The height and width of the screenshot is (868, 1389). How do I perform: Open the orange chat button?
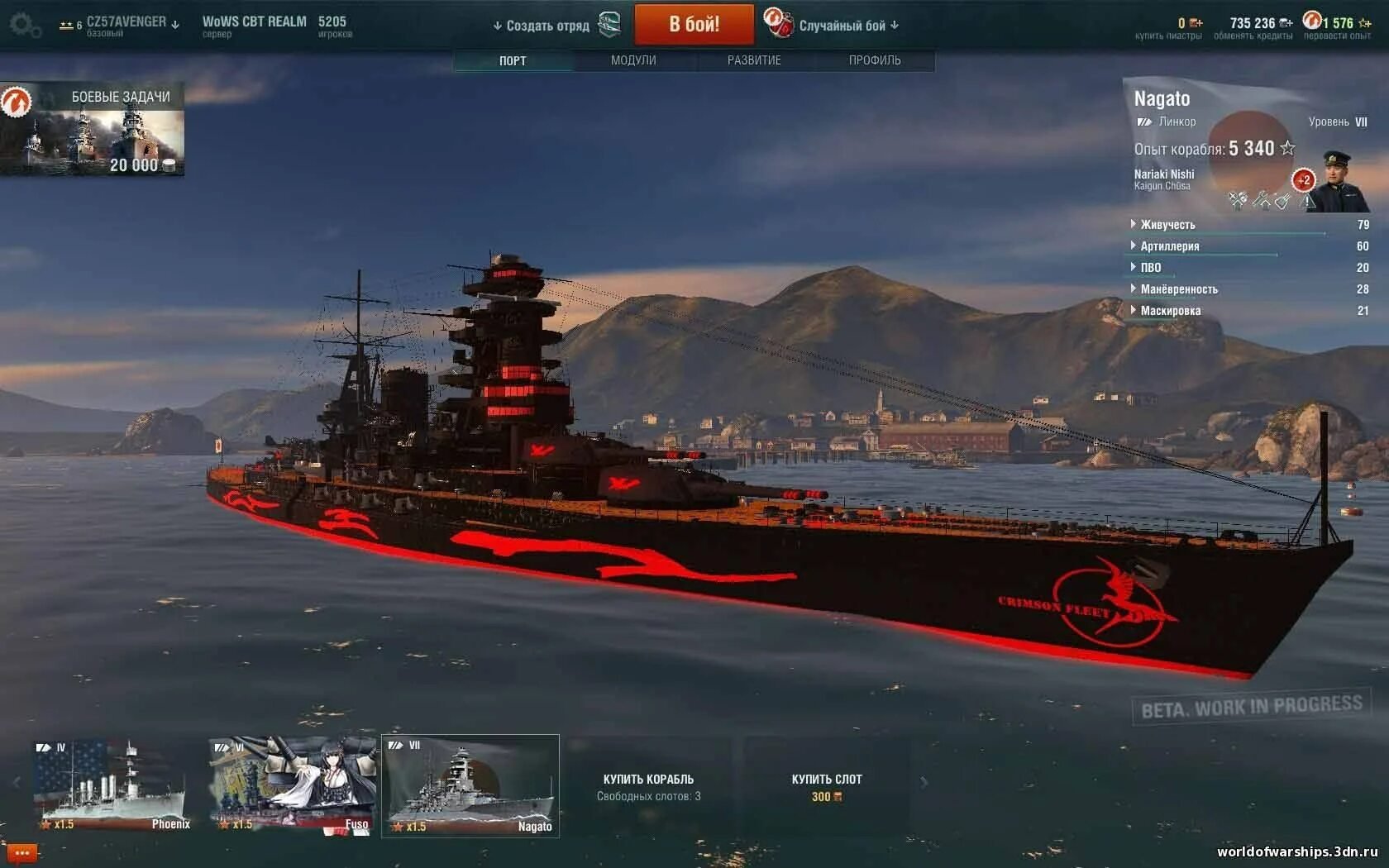click(21, 852)
